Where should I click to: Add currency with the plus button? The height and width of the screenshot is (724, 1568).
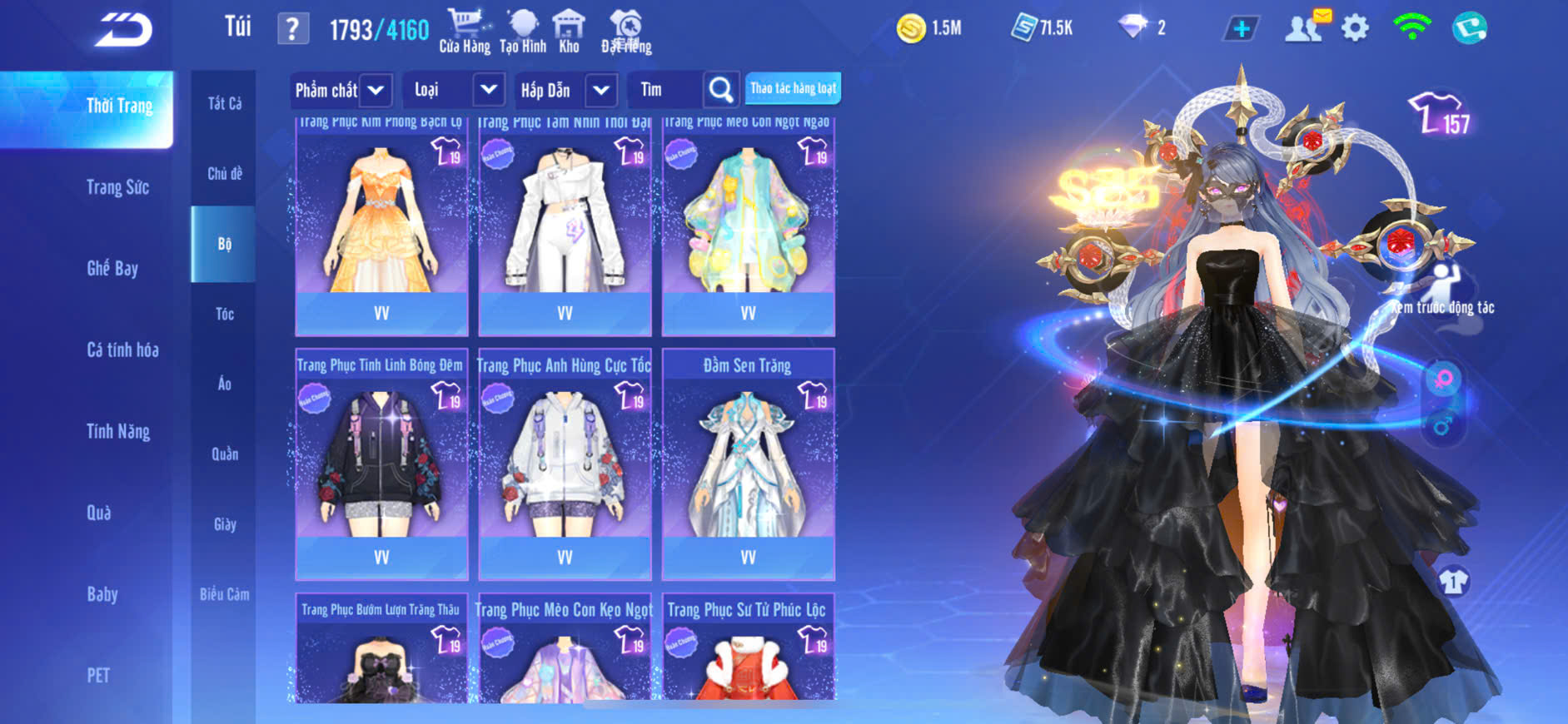point(1241,28)
